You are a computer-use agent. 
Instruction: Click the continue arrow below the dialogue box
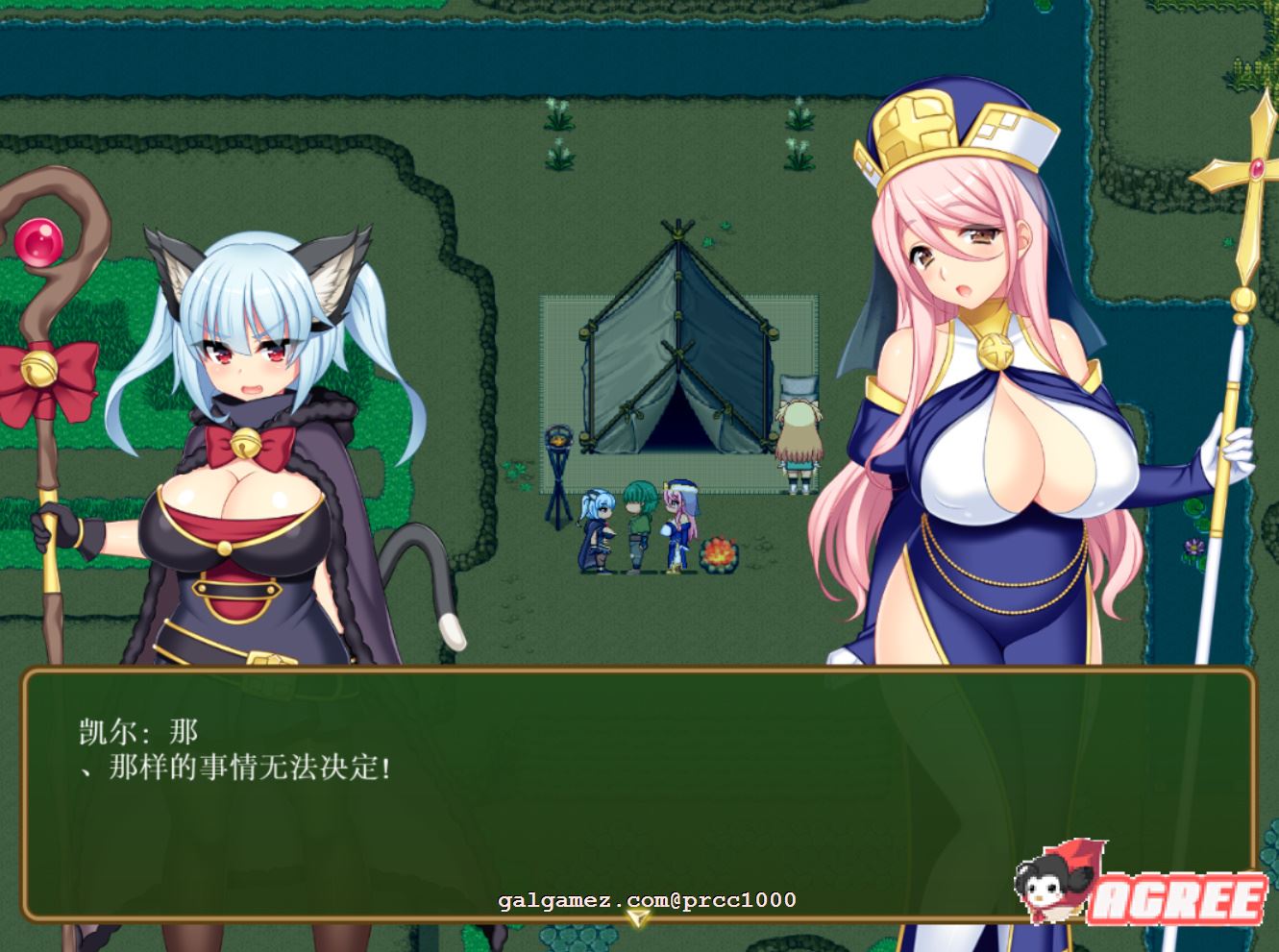(637, 919)
